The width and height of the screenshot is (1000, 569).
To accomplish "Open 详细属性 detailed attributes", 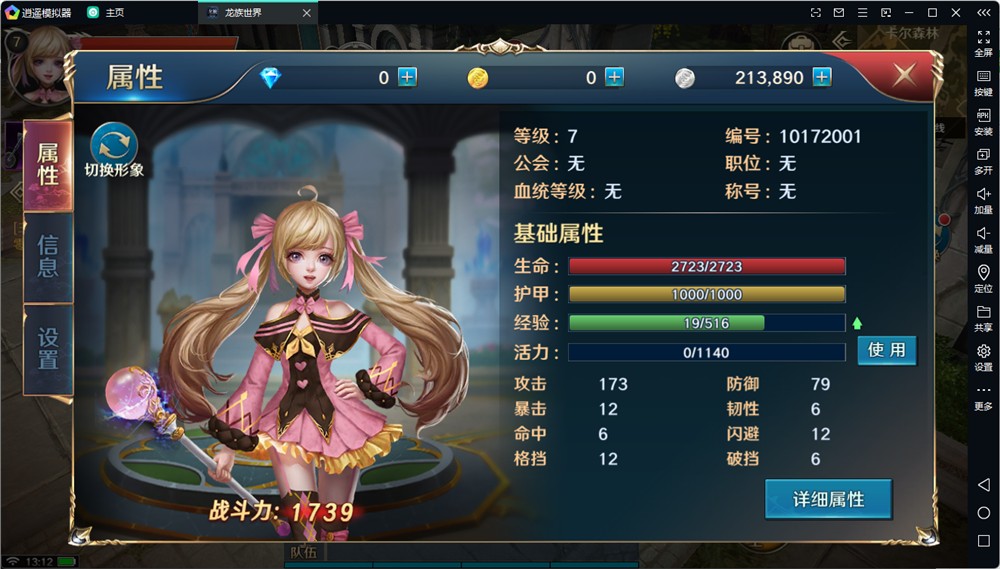I will pyautogui.click(x=828, y=499).
